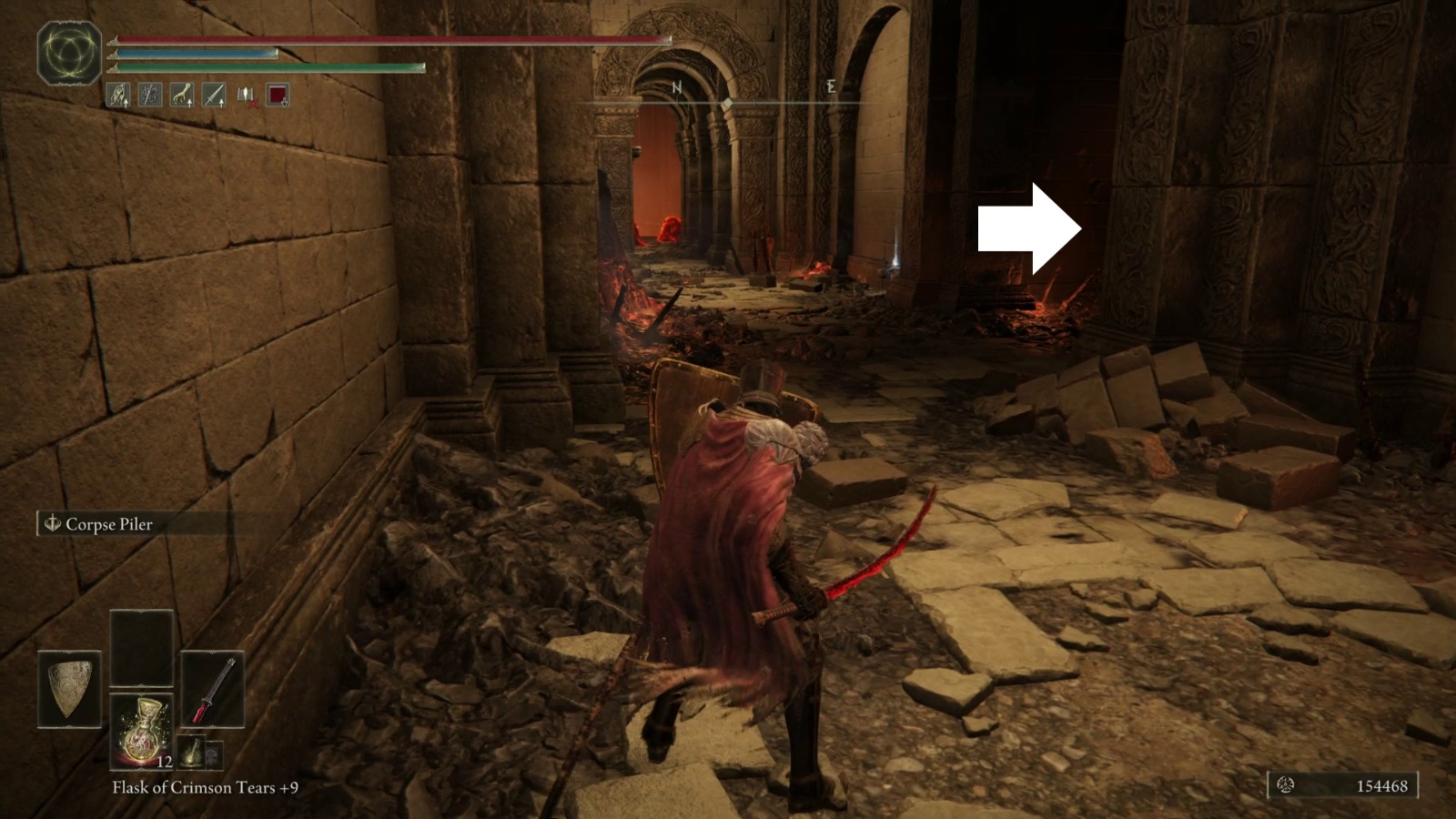Click the leftmost cloak buff icon
Image resolution: width=1456 pixels, height=819 pixels.
(x=117, y=95)
